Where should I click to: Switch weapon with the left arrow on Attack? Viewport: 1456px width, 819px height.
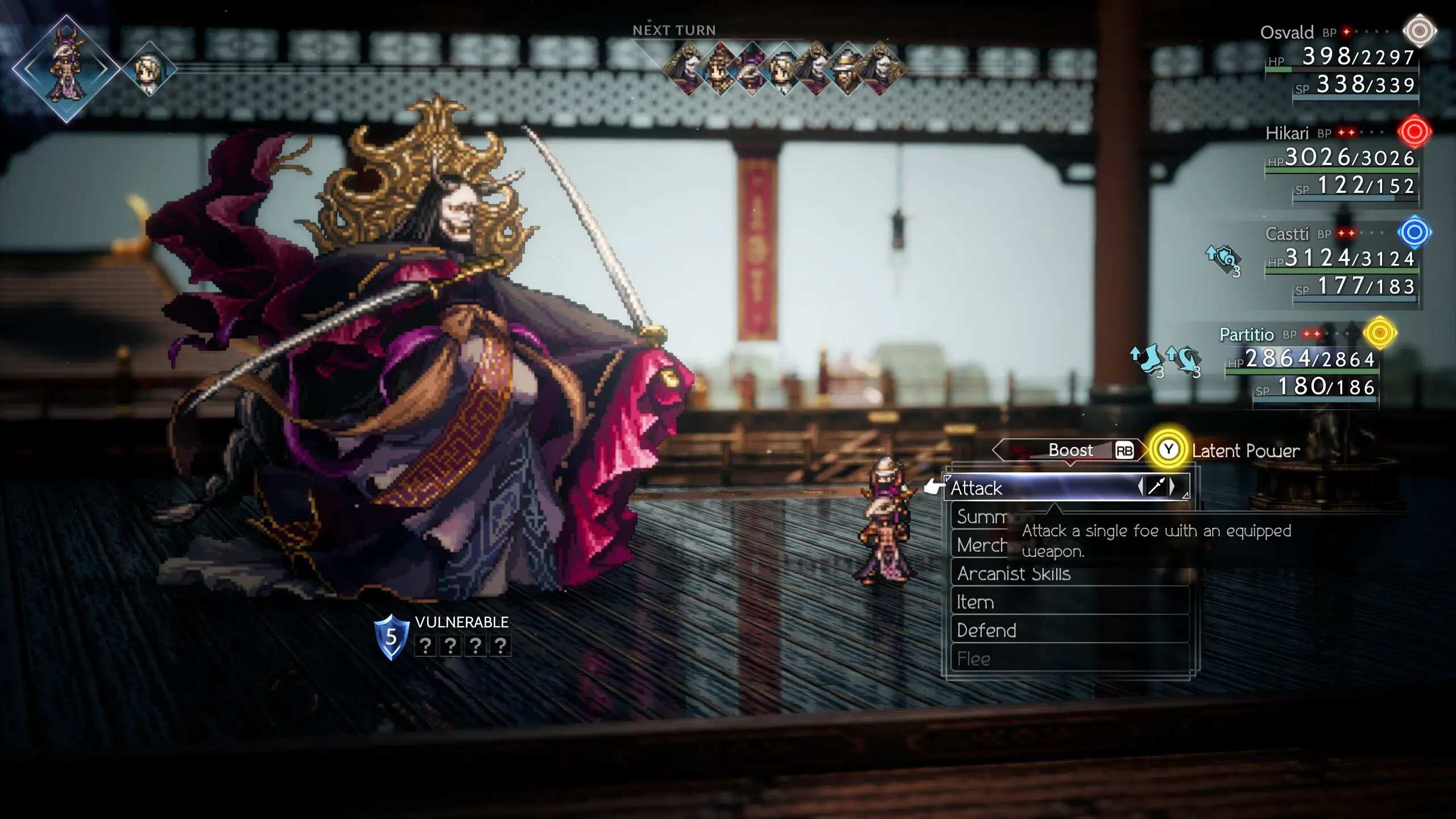[x=1140, y=486]
